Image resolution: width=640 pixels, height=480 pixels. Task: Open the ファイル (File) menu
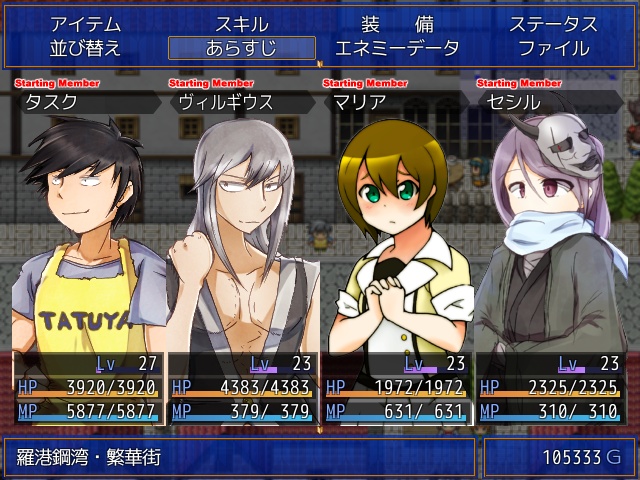[553, 48]
